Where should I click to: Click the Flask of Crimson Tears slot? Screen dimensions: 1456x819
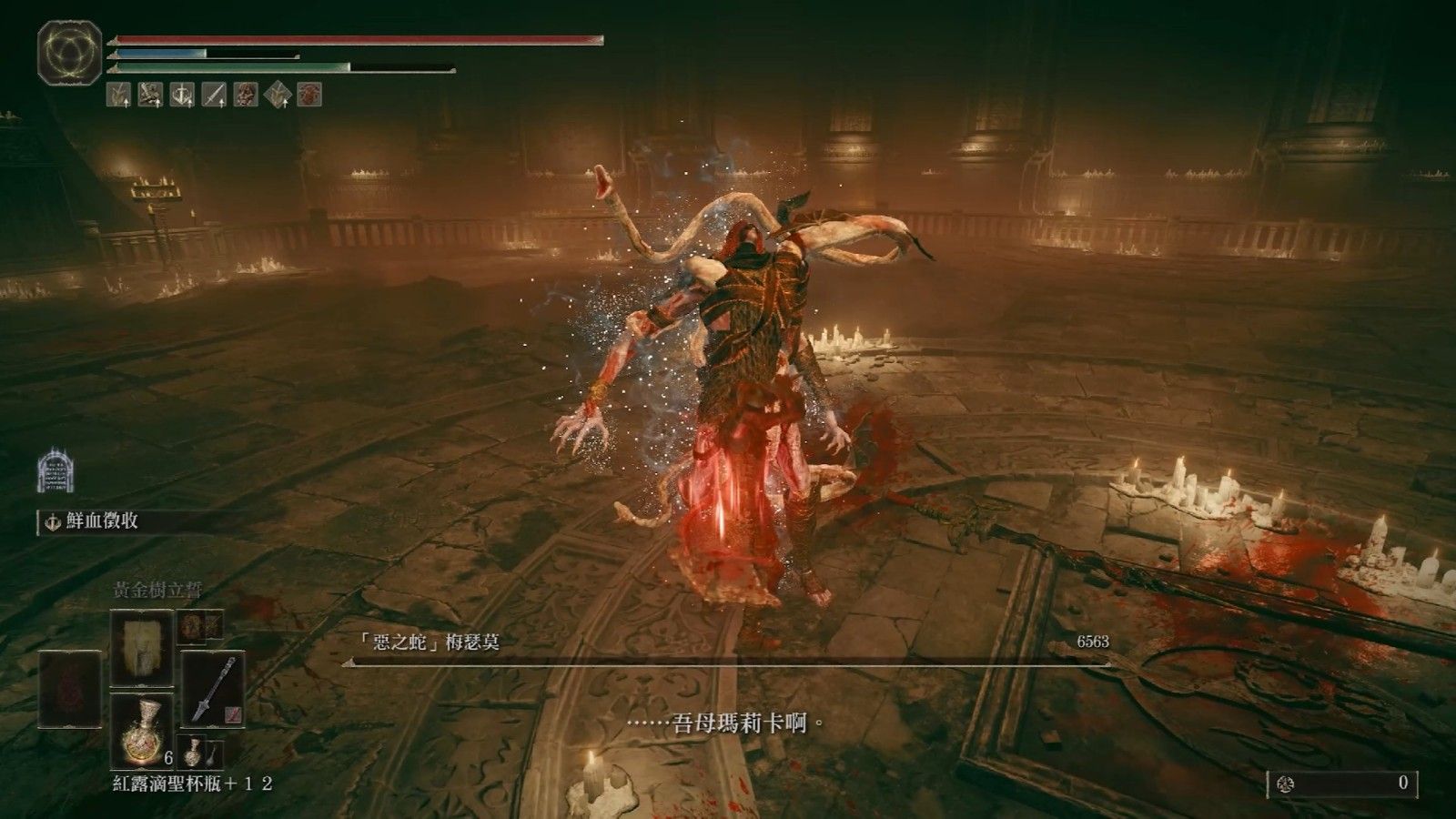(x=141, y=730)
